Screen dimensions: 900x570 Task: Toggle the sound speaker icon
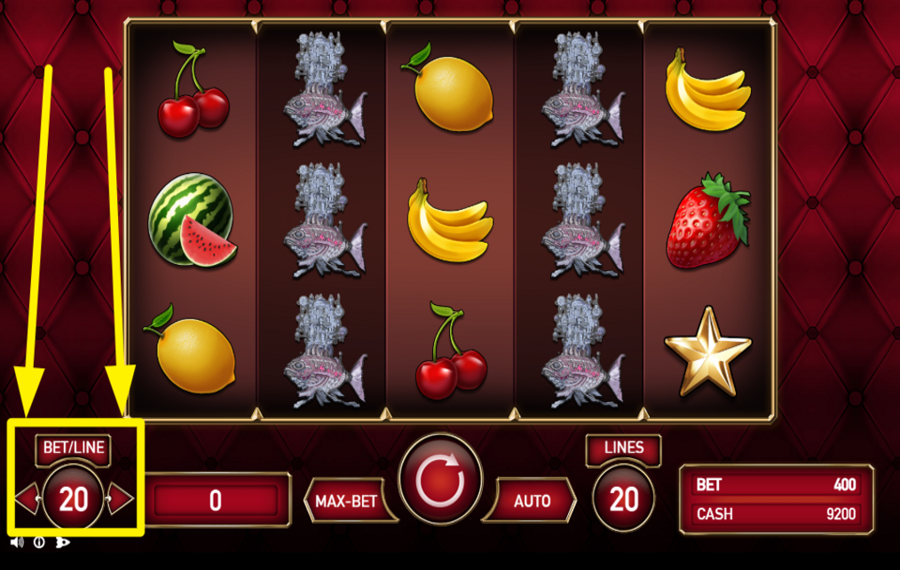[17, 542]
